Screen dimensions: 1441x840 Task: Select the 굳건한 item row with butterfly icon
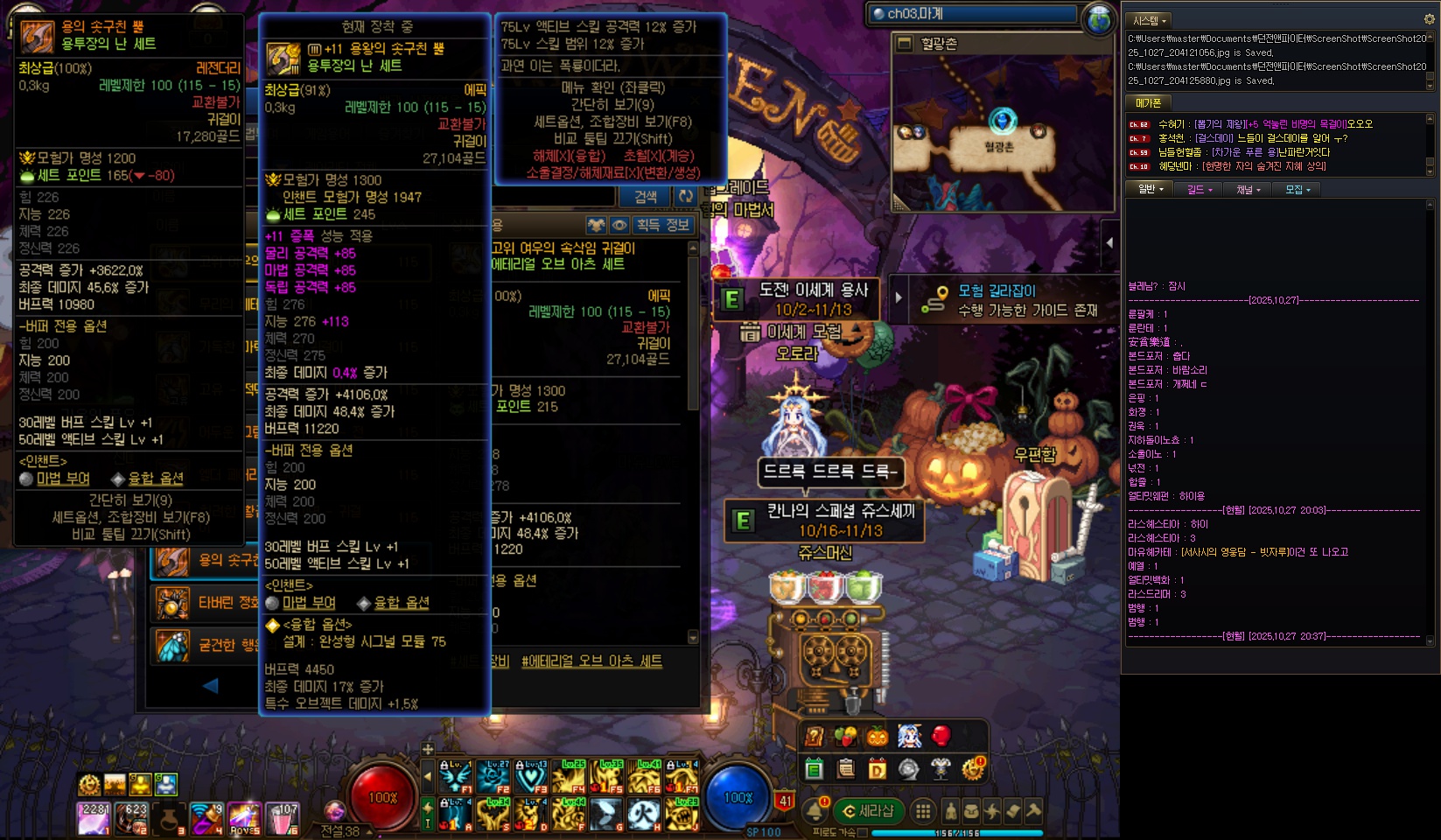click(x=206, y=646)
